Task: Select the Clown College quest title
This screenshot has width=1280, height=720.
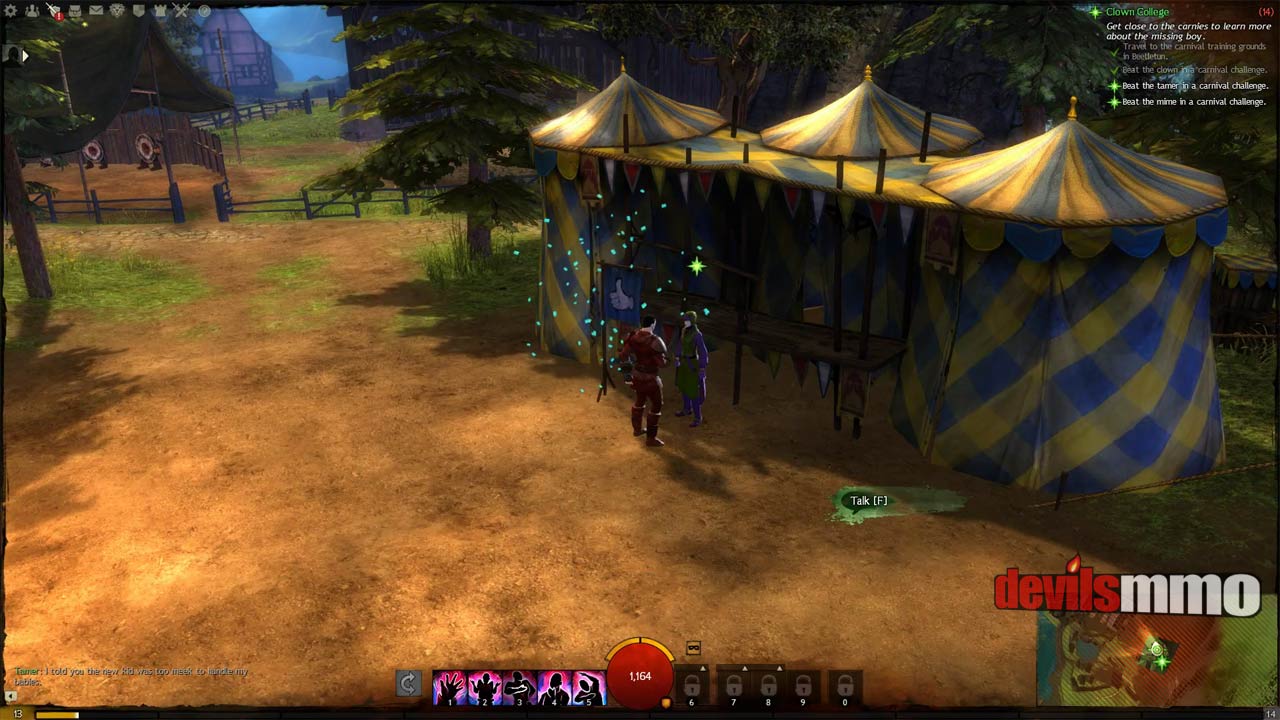Action: click(x=1137, y=12)
